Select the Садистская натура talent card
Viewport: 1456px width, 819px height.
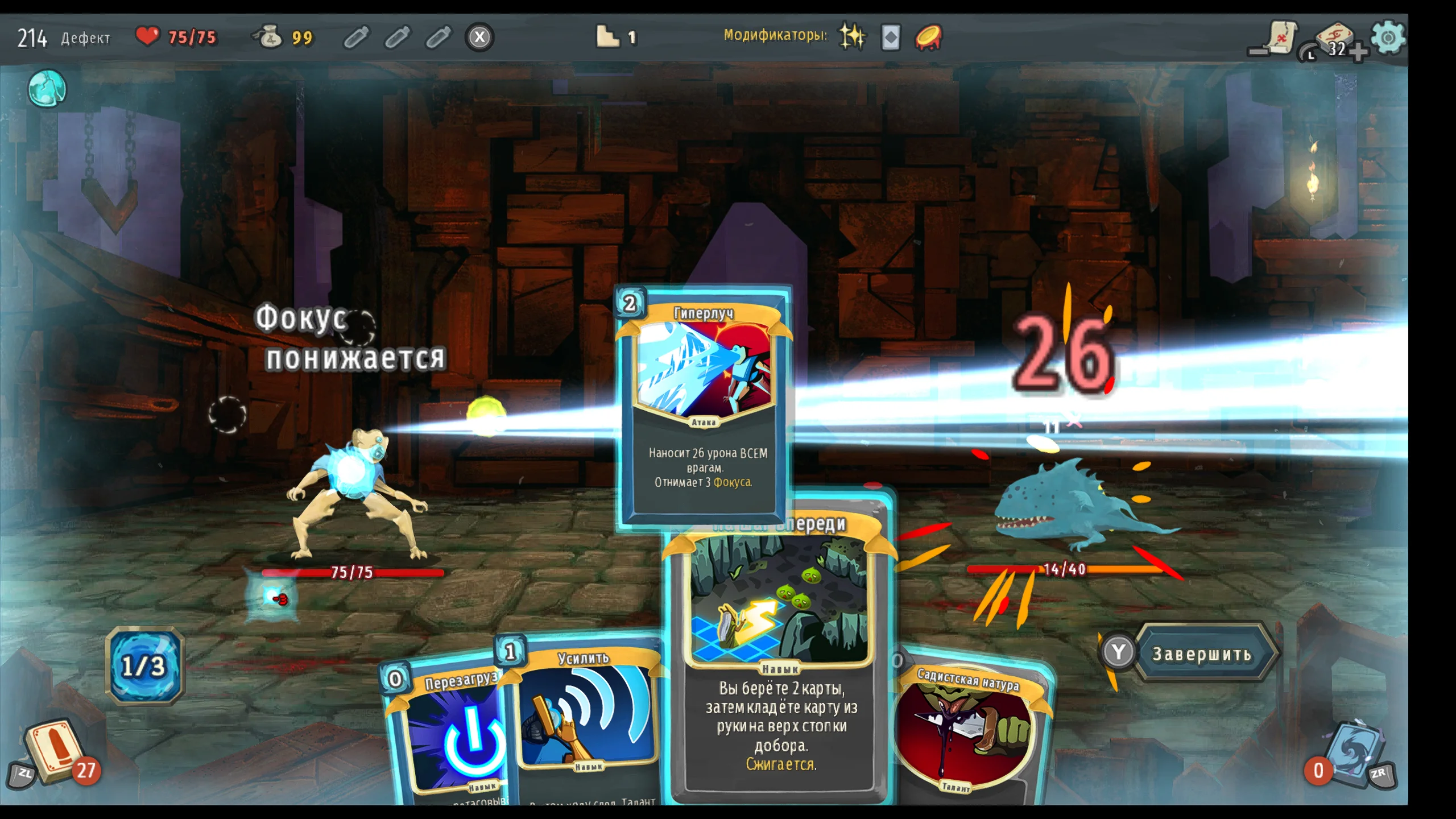(x=973, y=734)
